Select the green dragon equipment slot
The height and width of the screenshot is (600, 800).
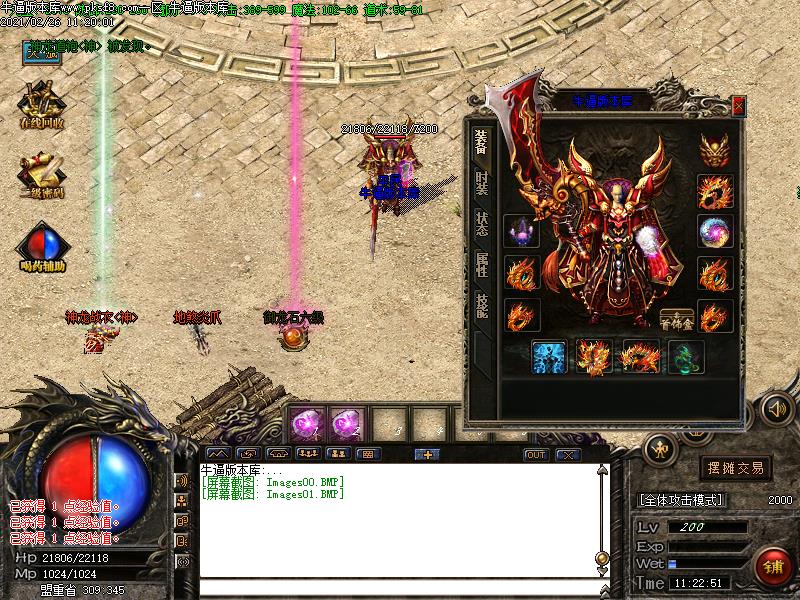click(x=686, y=357)
